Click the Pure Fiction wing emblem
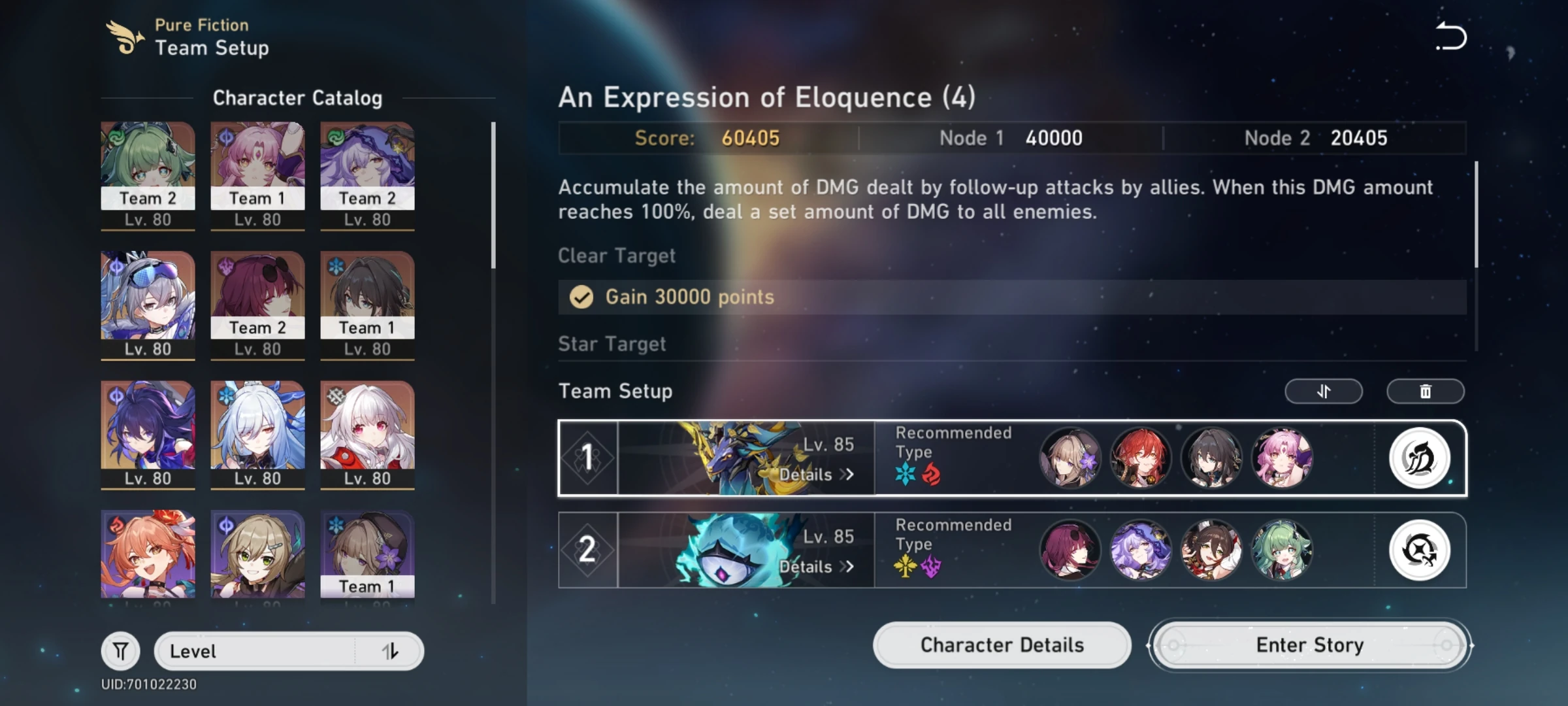The width and height of the screenshot is (1568, 706). pos(125,36)
